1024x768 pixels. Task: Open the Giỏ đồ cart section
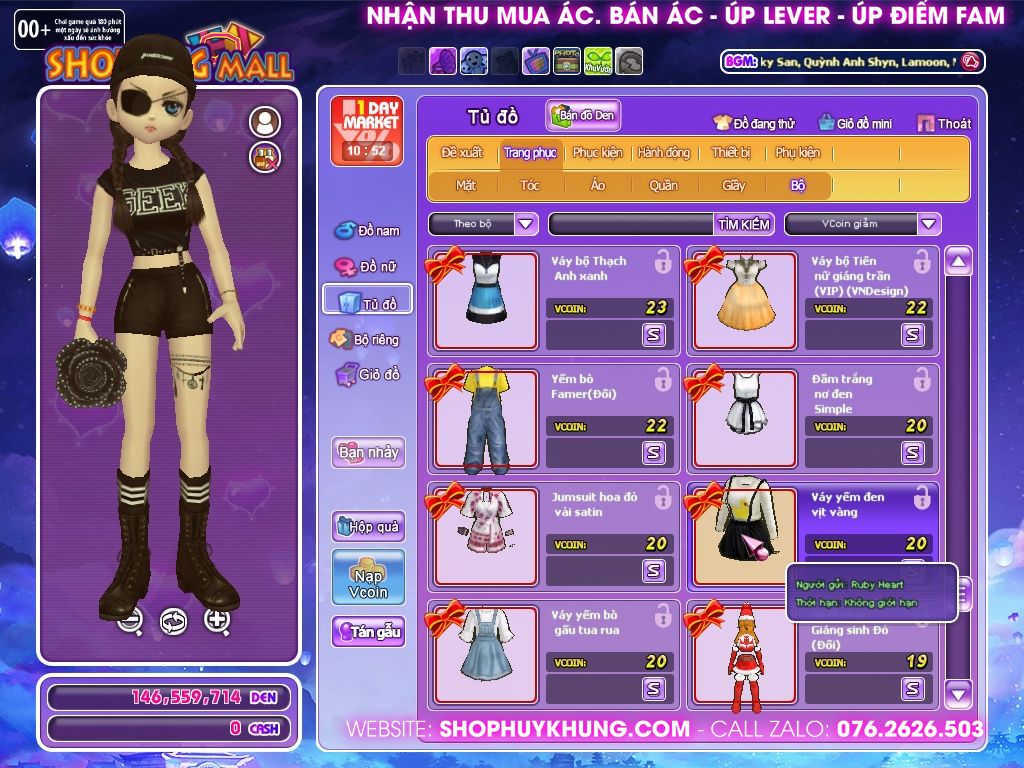point(367,375)
